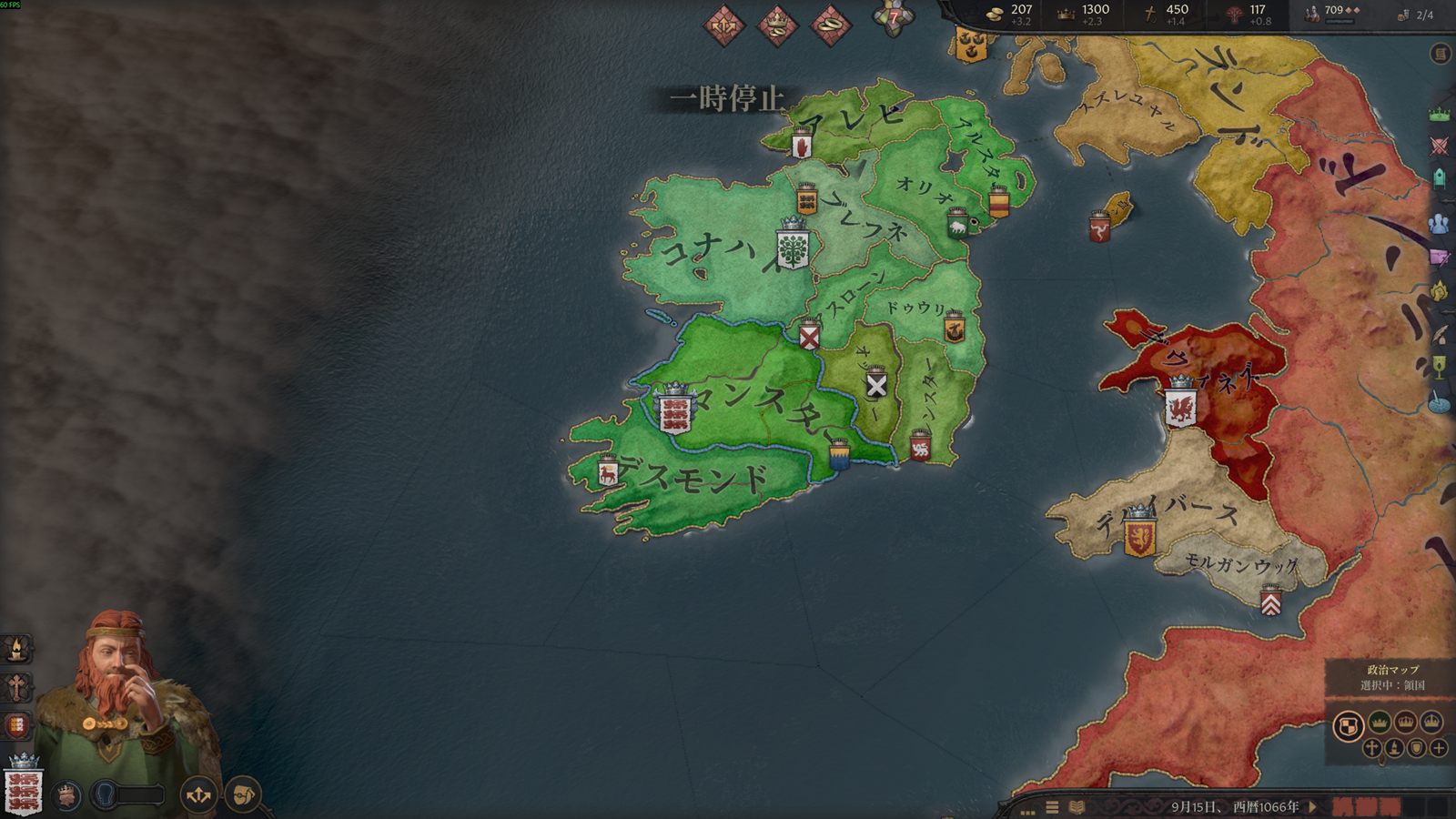Open the council tab with figures
This screenshot has height=819, width=1456.
(1439, 223)
